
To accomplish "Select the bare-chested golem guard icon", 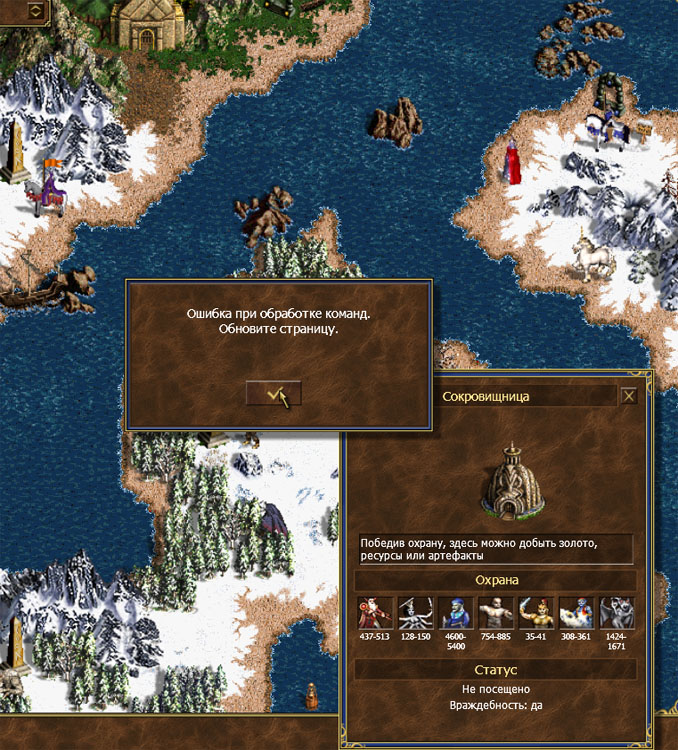I will 493,611.
